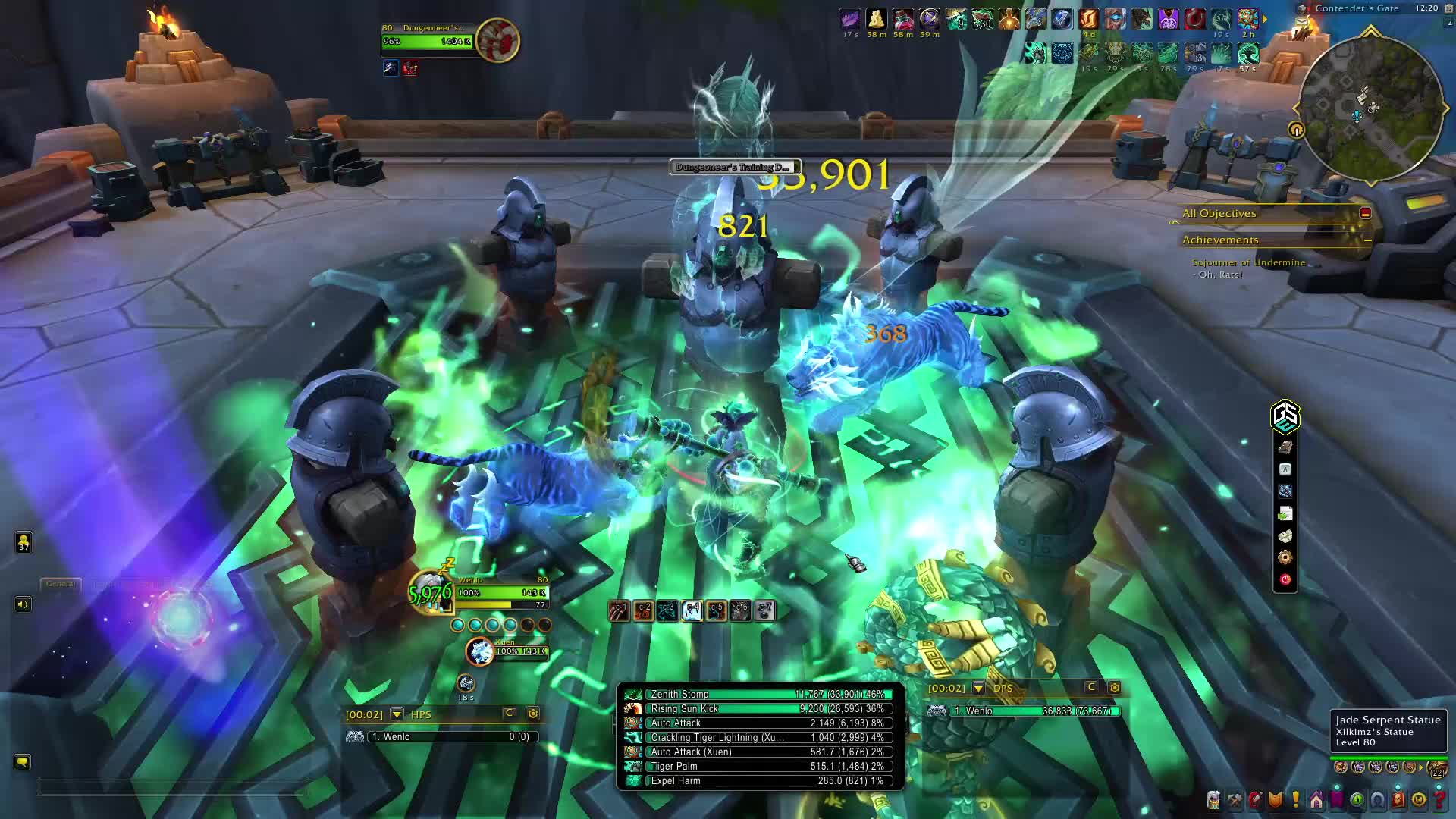Activate the c-1 action bar ability
This screenshot has width=1456, height=819.
(x=619, y=610)
